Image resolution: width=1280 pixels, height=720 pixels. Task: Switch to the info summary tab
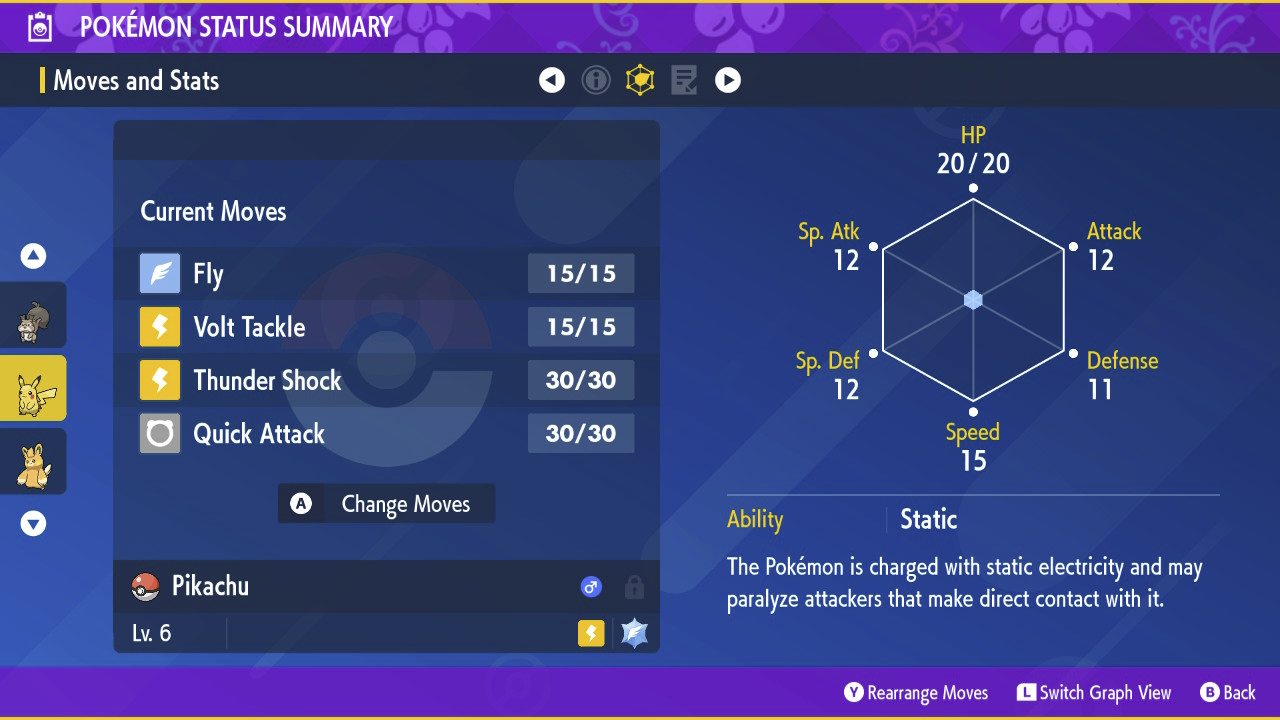[596, 80]
